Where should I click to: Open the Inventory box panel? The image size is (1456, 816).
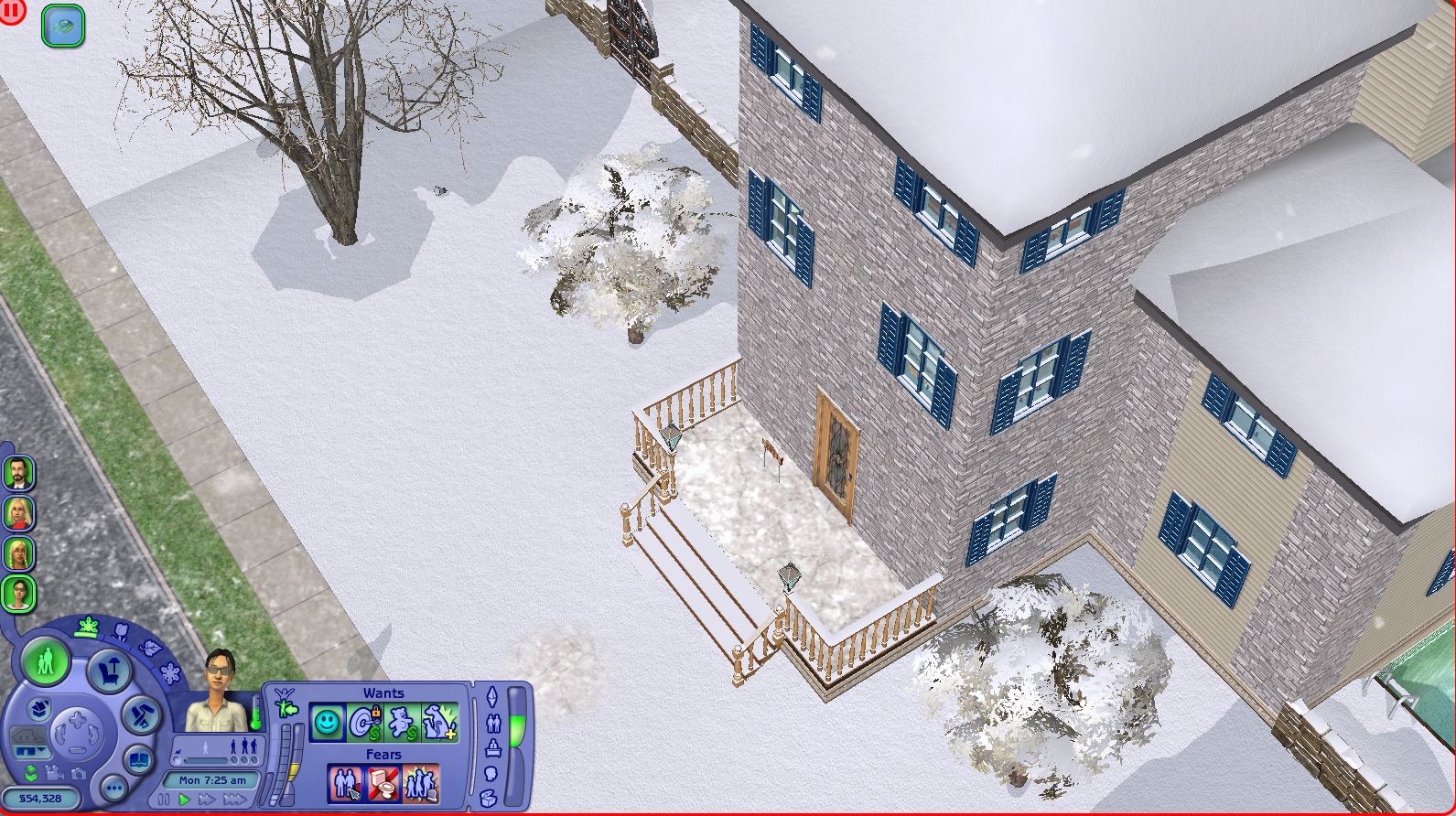(489, 796)
